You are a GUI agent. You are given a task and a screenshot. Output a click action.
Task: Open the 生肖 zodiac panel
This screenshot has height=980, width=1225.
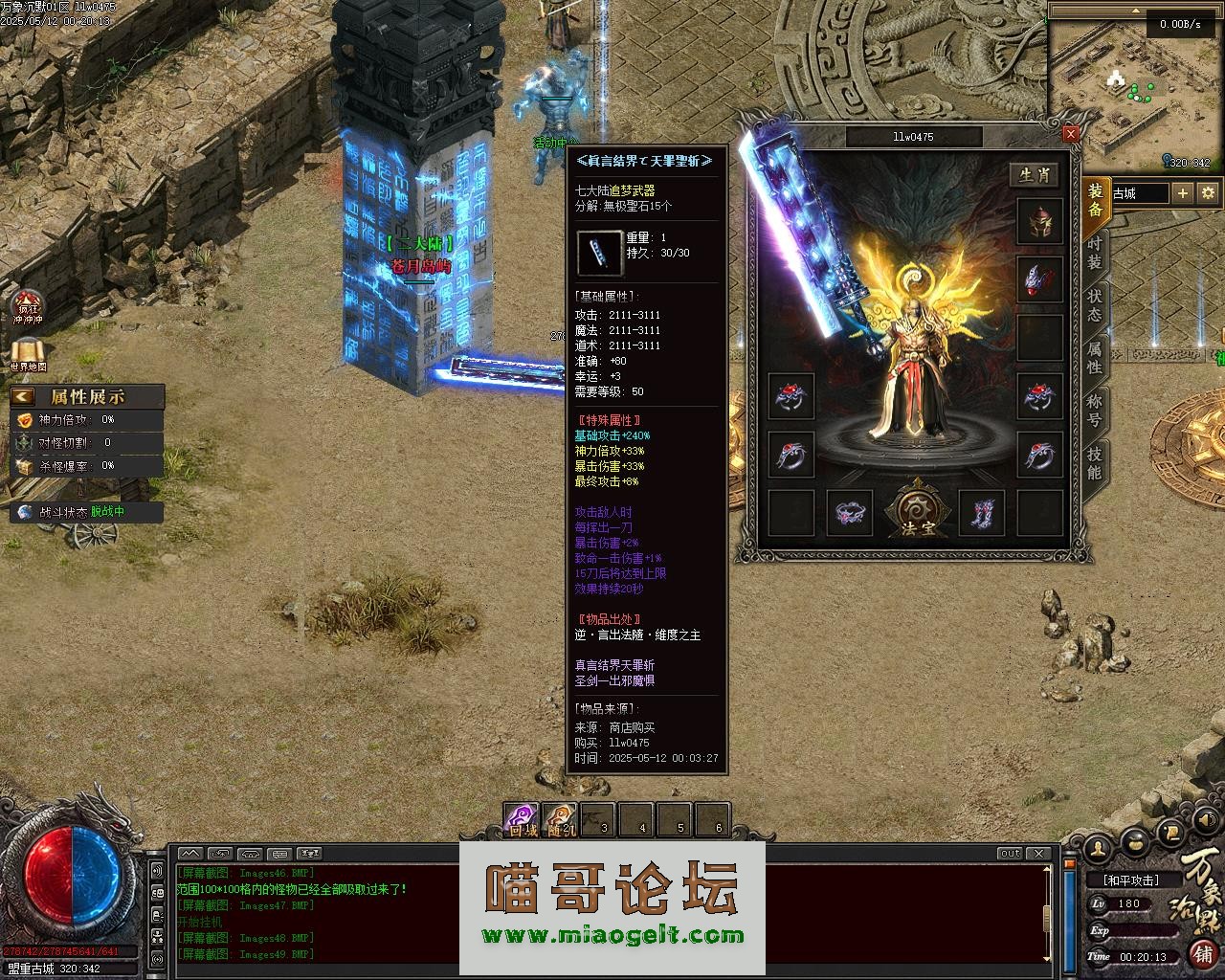click(x=1038, y=175)
